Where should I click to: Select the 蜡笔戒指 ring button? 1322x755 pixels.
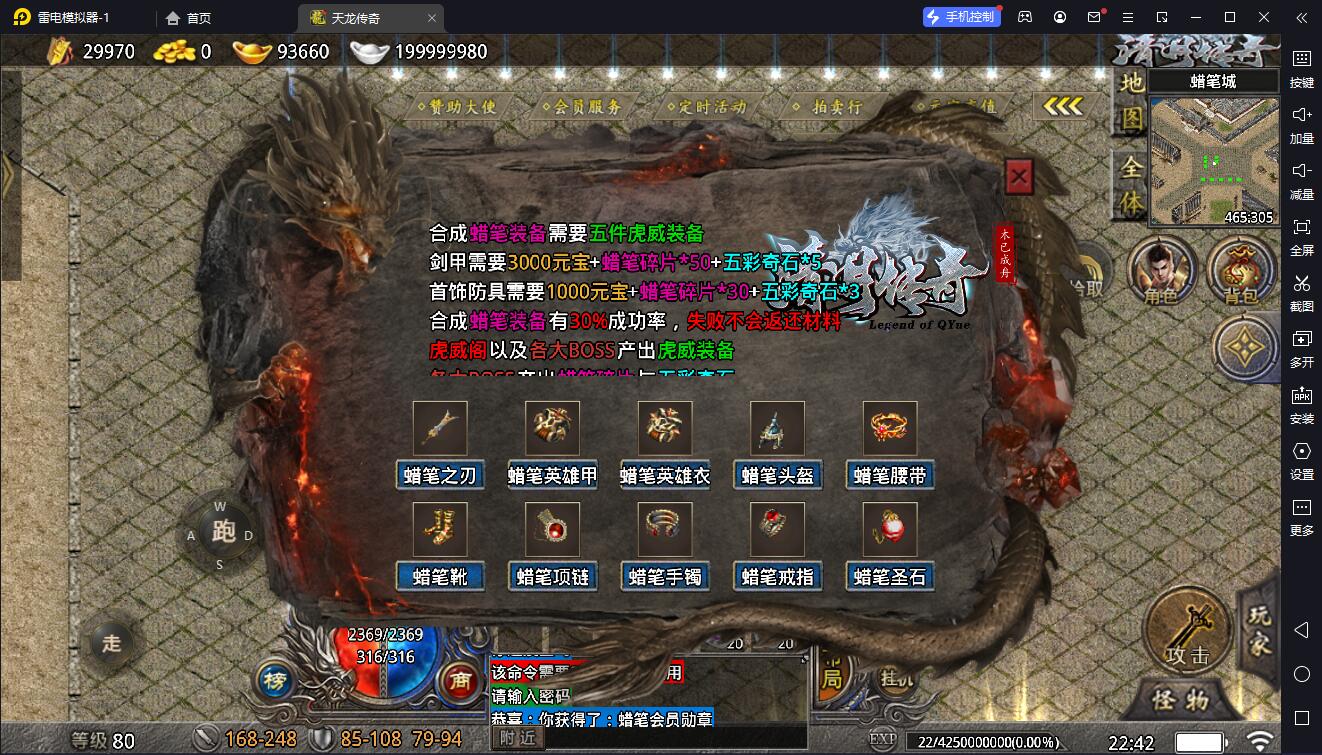777,576
